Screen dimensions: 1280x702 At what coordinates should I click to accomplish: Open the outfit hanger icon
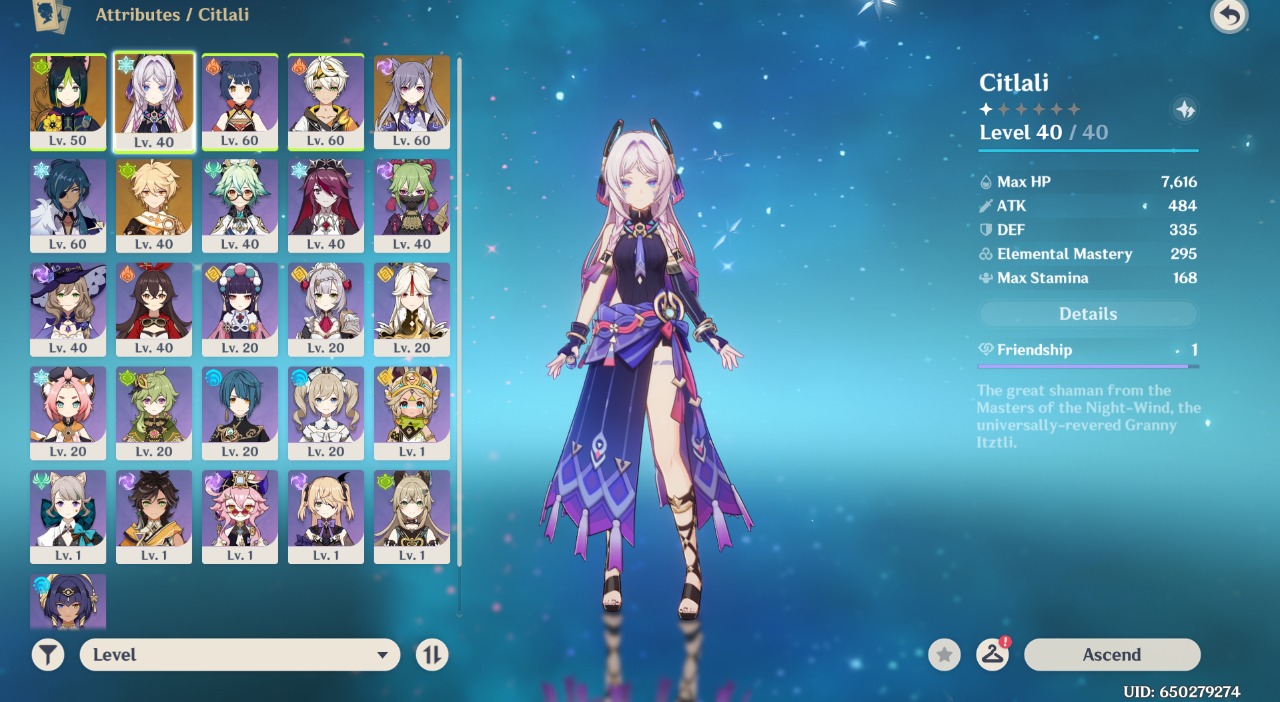point(992,655)
